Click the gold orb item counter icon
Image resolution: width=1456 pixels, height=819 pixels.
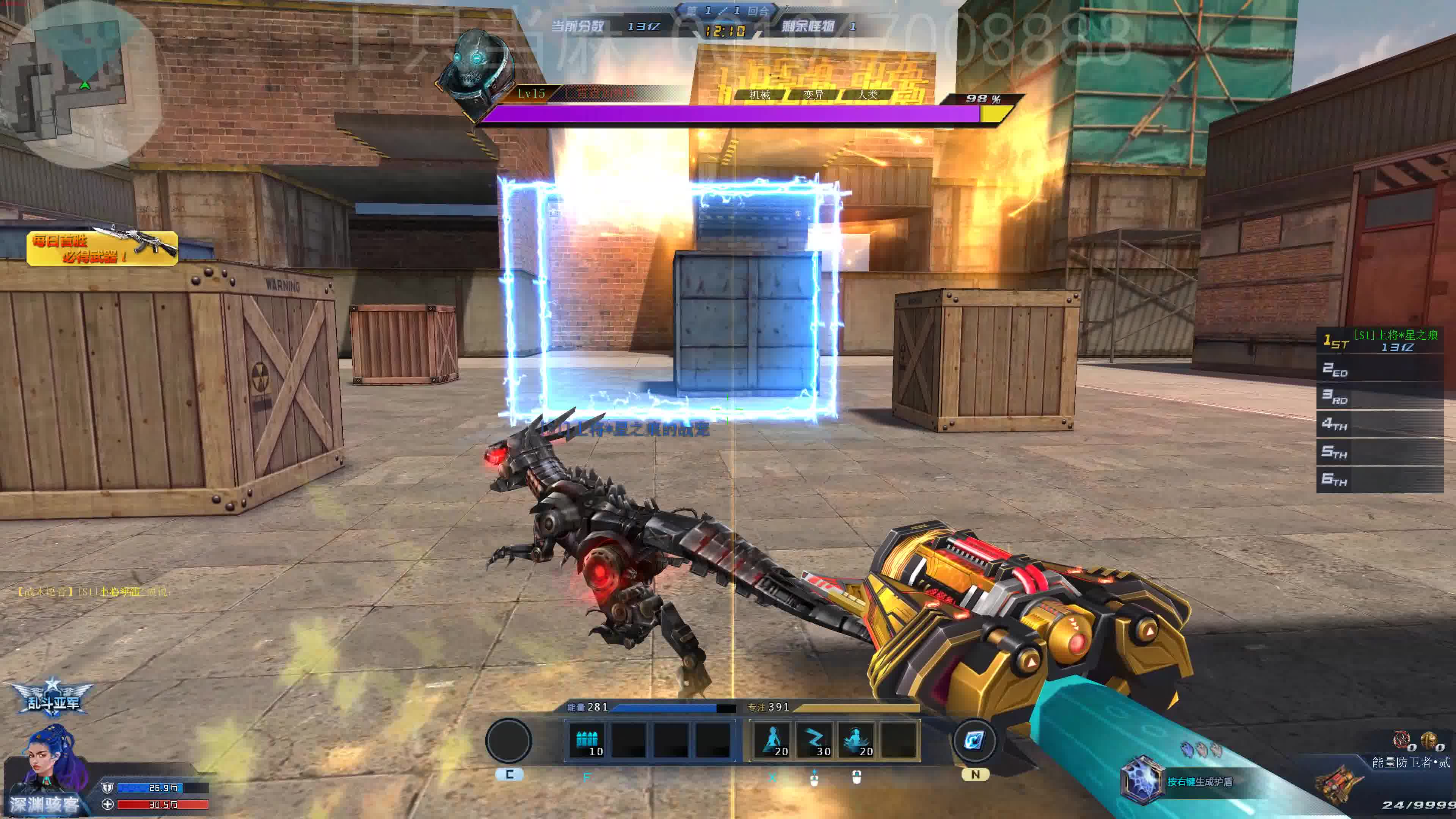pyautogui.click(x=1429, y=739)
